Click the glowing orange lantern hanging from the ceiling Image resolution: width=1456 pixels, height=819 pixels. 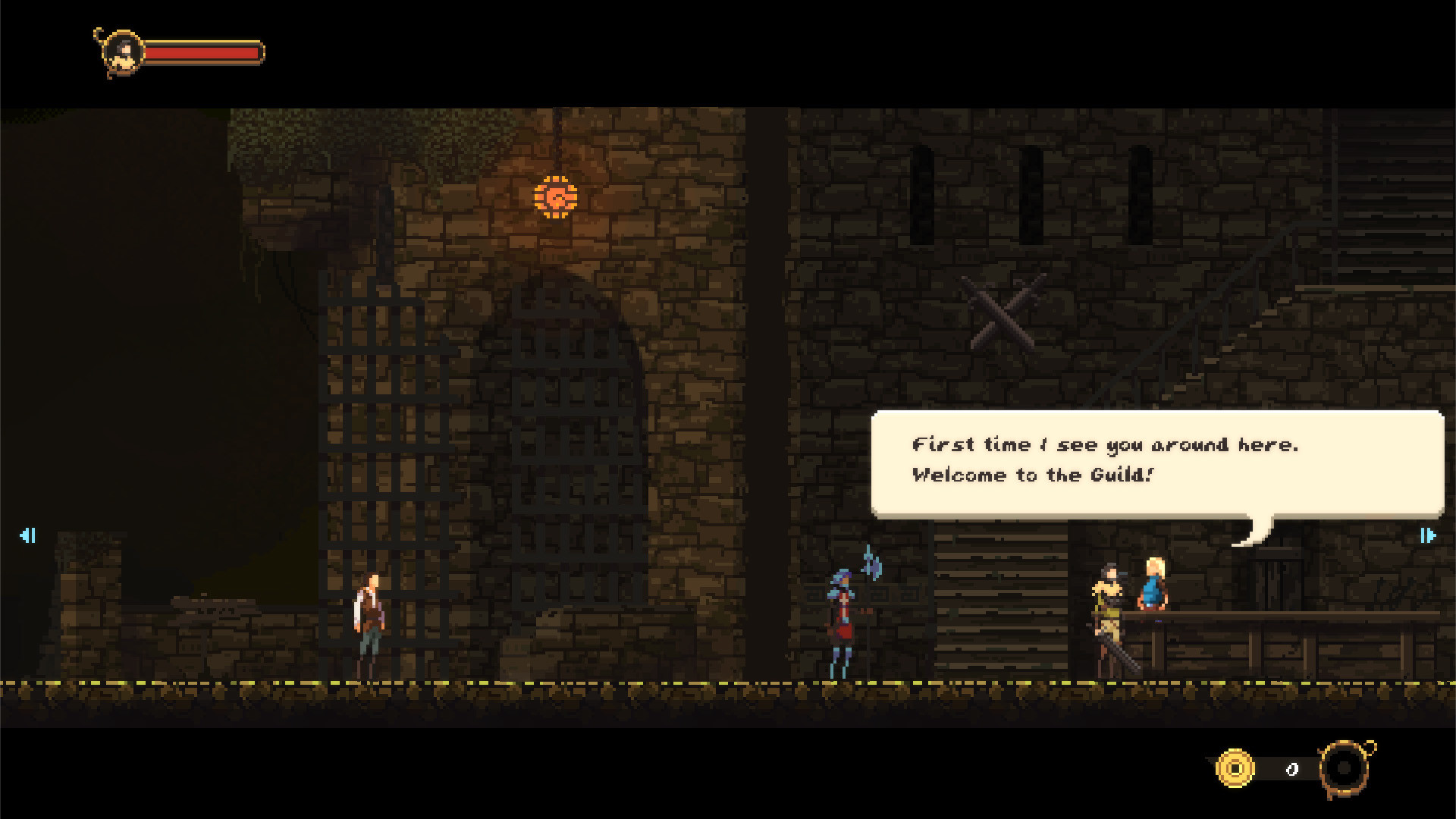click(x=556, y=196)
